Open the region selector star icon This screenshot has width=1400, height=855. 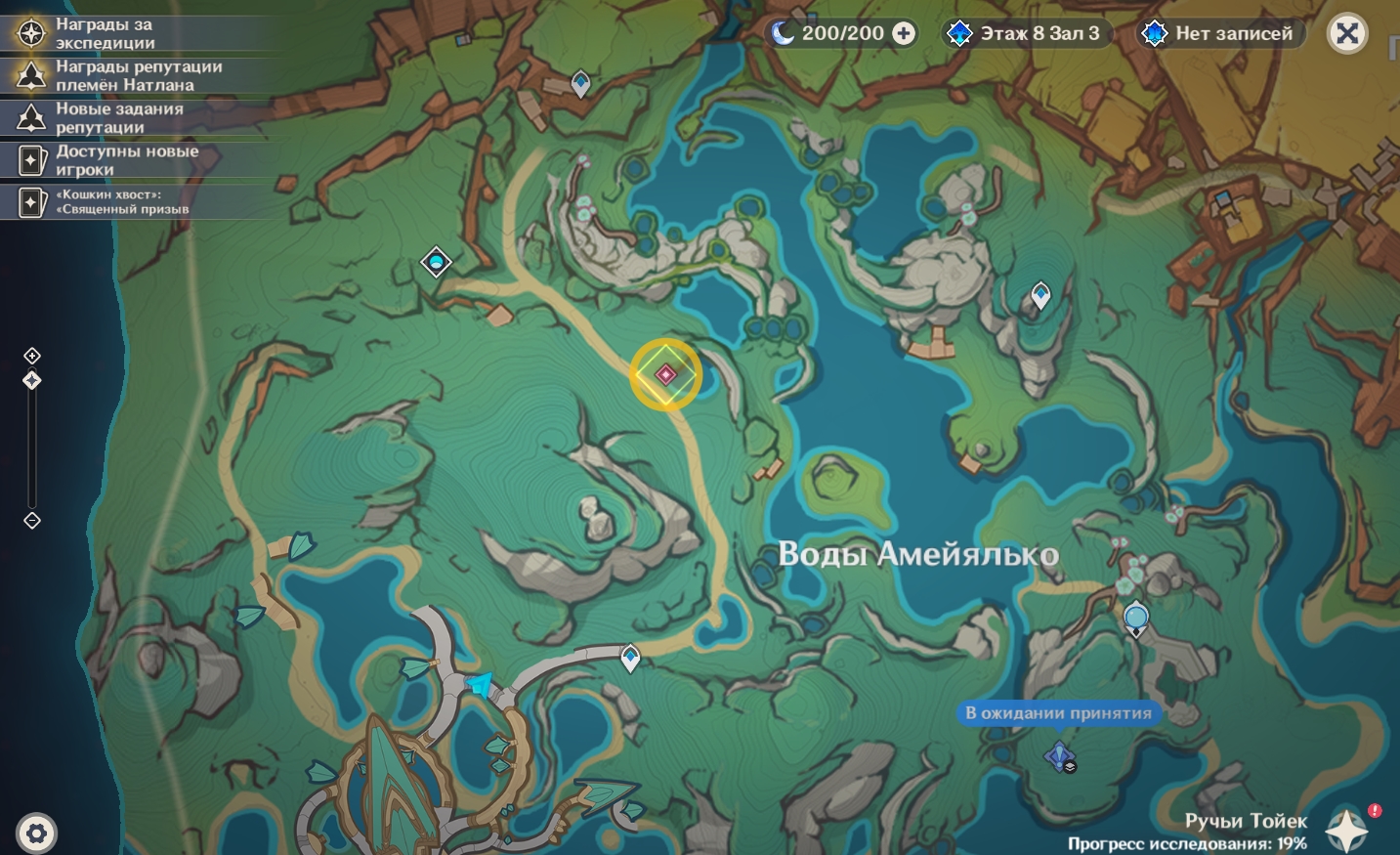tap(1346, 831)
